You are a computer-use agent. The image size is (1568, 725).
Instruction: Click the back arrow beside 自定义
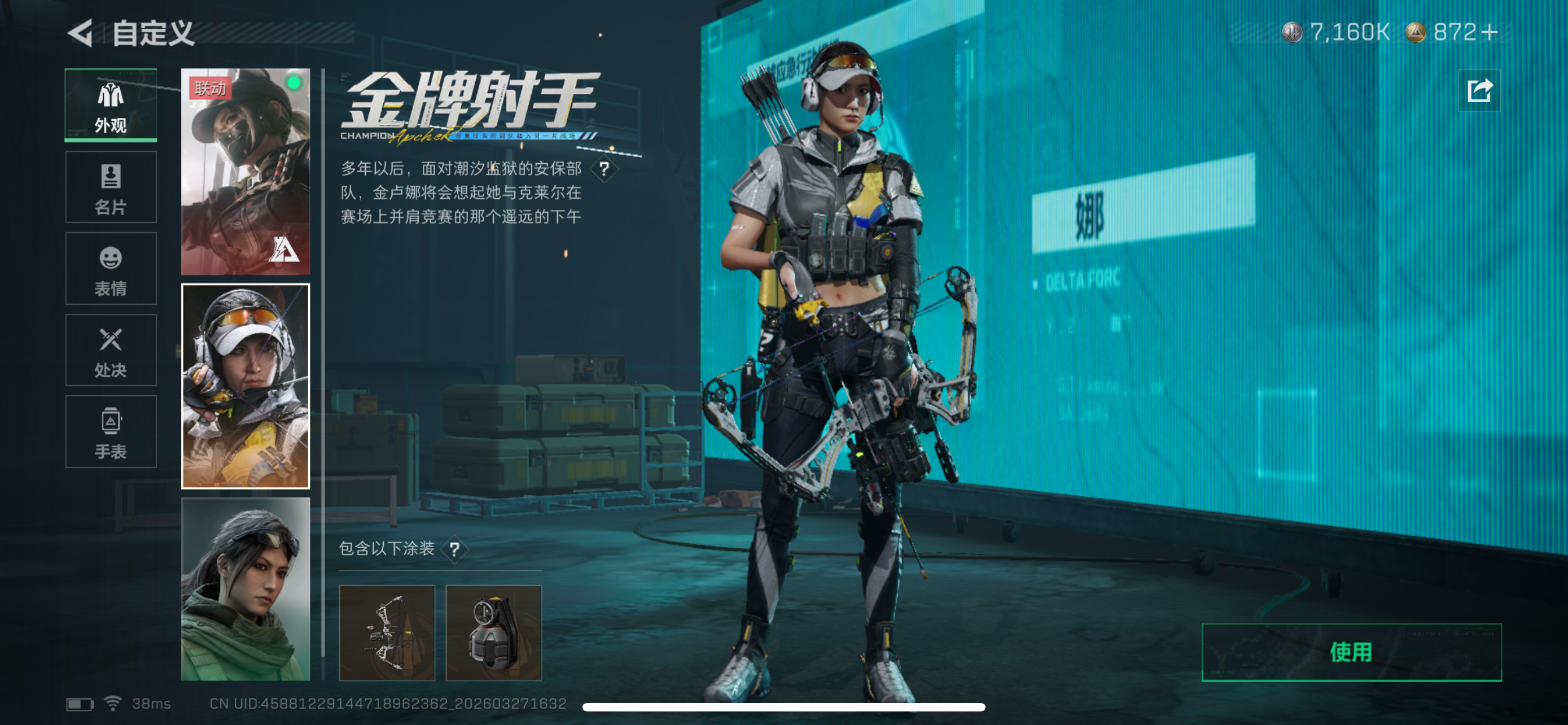80,33
